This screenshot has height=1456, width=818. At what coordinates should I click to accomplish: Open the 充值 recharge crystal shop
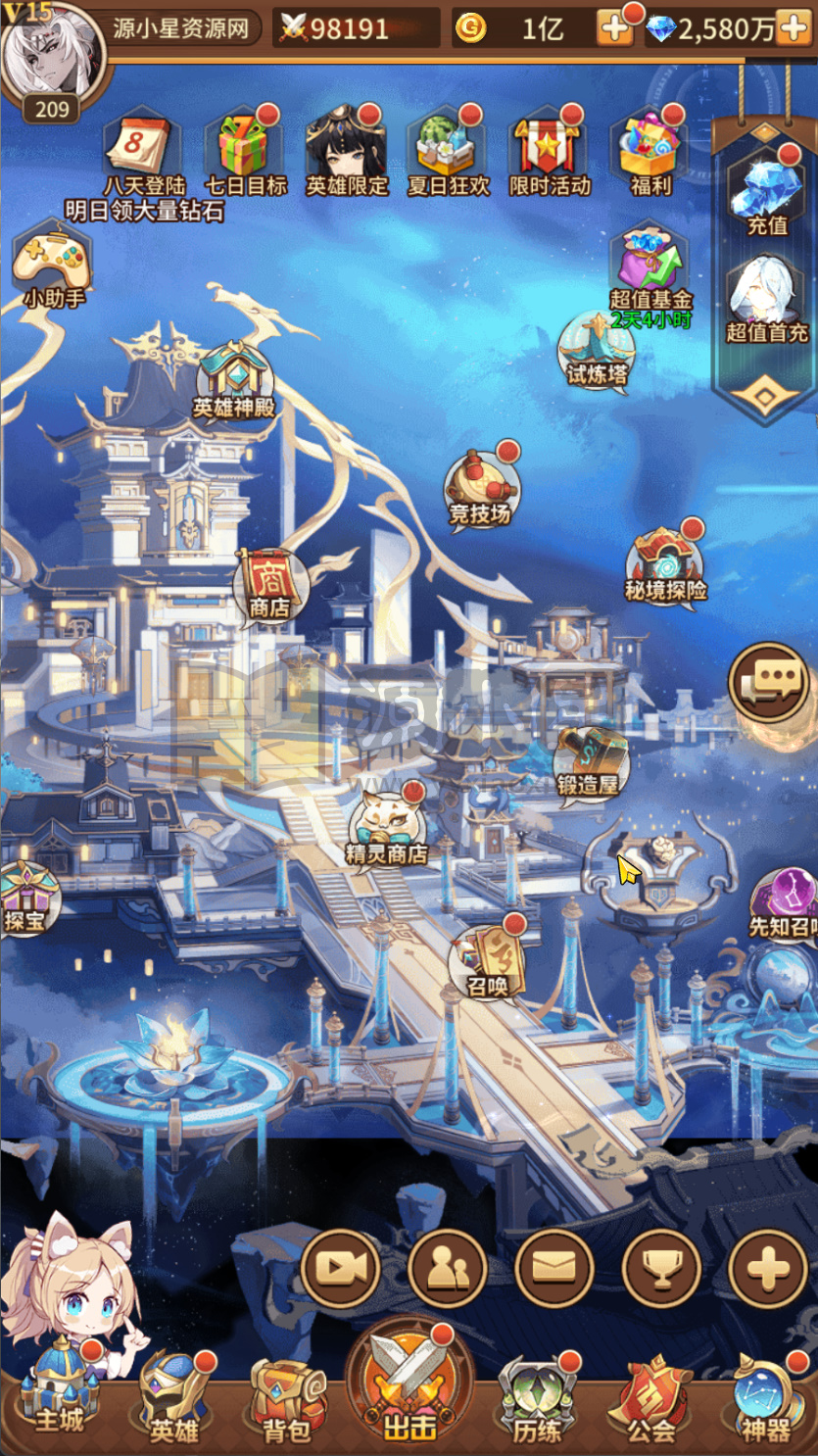[767, 191]
